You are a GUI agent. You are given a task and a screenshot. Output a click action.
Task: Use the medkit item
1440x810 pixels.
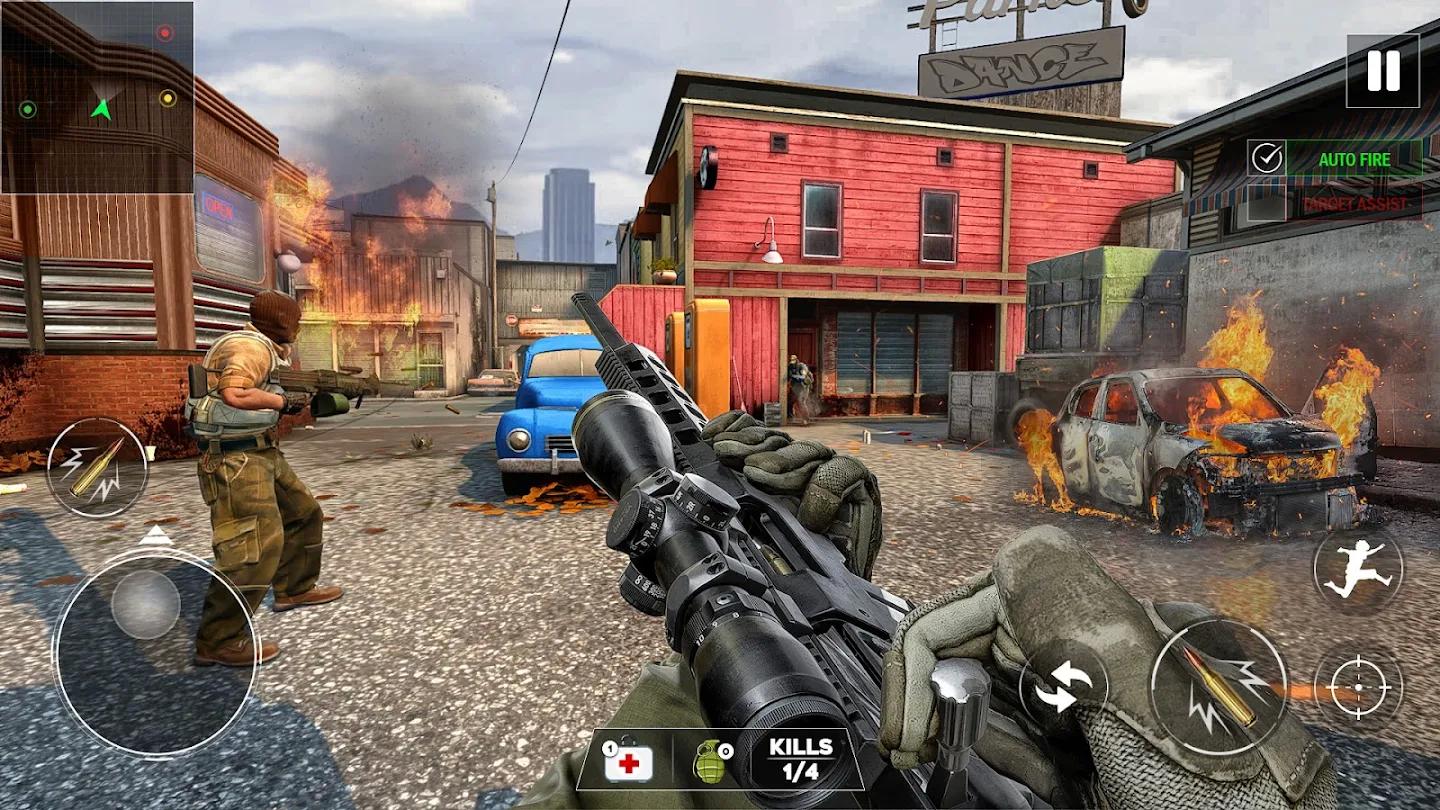[x=628, y=762]
